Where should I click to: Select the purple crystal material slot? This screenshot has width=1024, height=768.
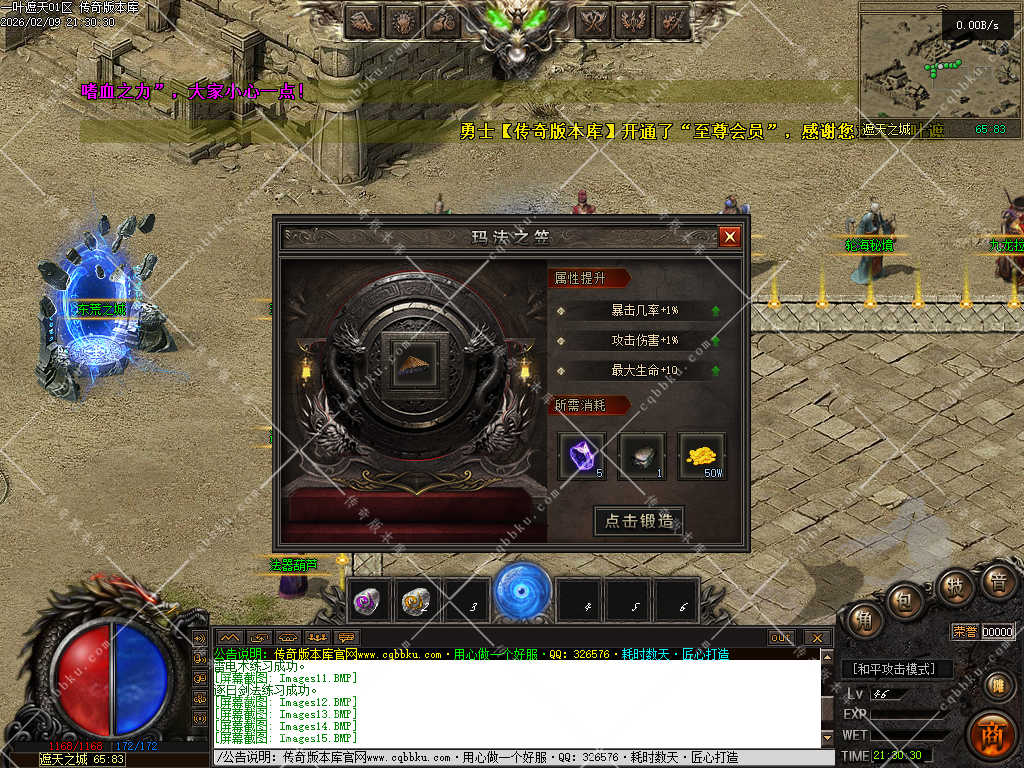tap(581, 456)
